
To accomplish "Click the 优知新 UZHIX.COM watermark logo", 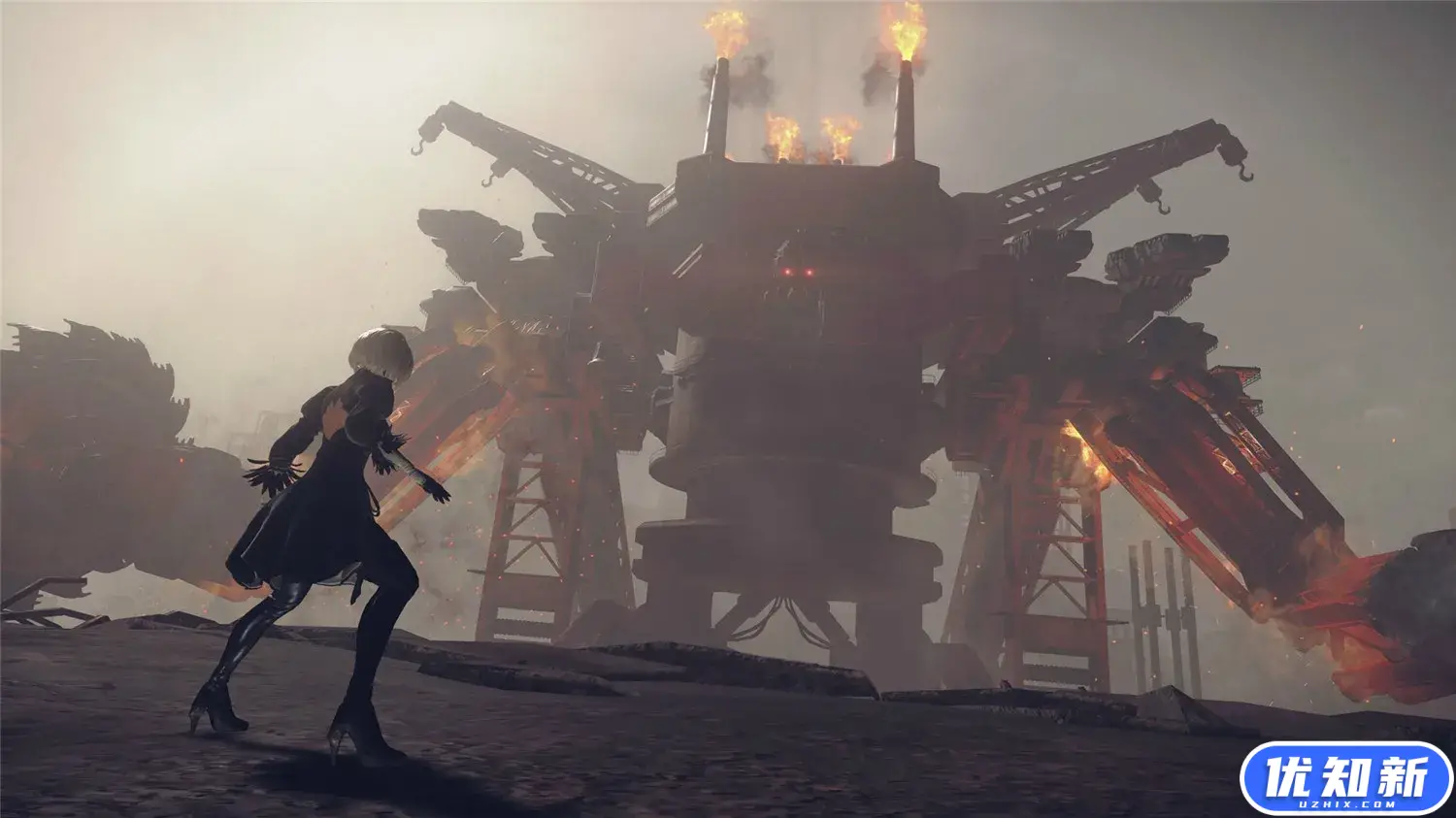I will (x=1346, y=779).
